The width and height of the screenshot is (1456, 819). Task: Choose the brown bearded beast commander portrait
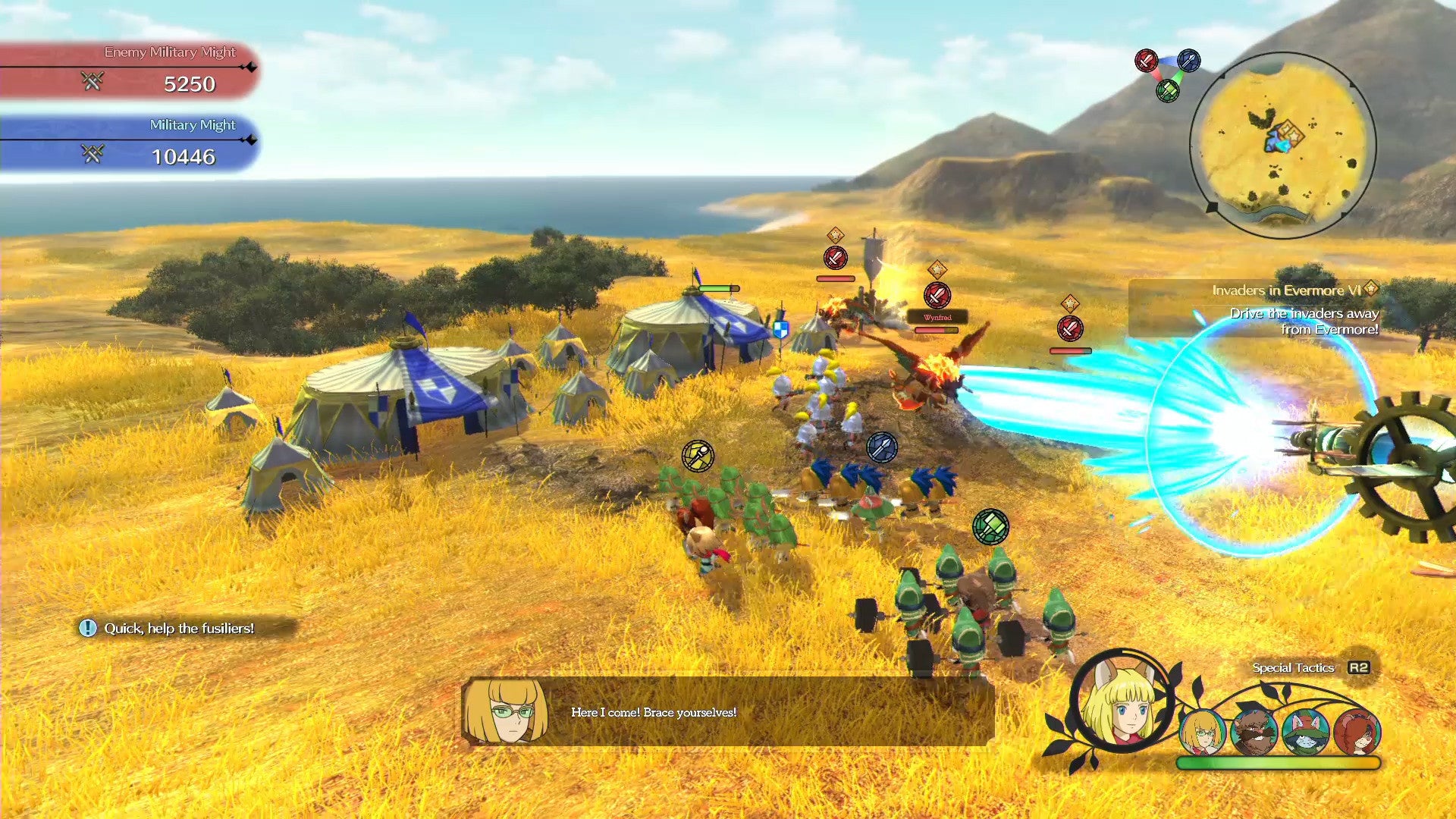point(1254,732)
